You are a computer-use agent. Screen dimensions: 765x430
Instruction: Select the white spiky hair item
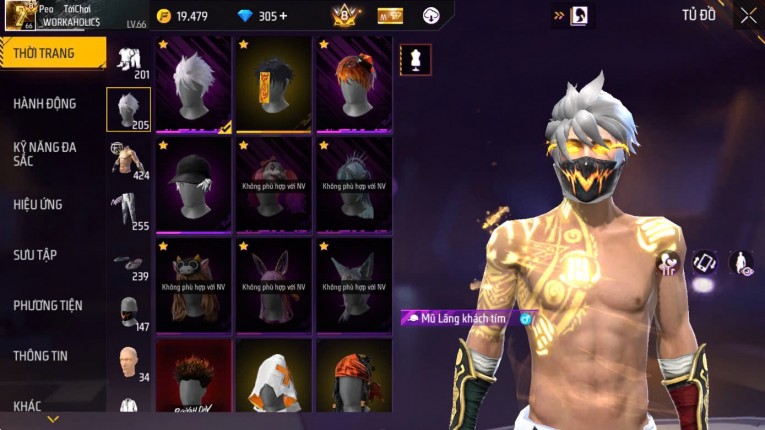pyautogui.click(x=193, y=84)
